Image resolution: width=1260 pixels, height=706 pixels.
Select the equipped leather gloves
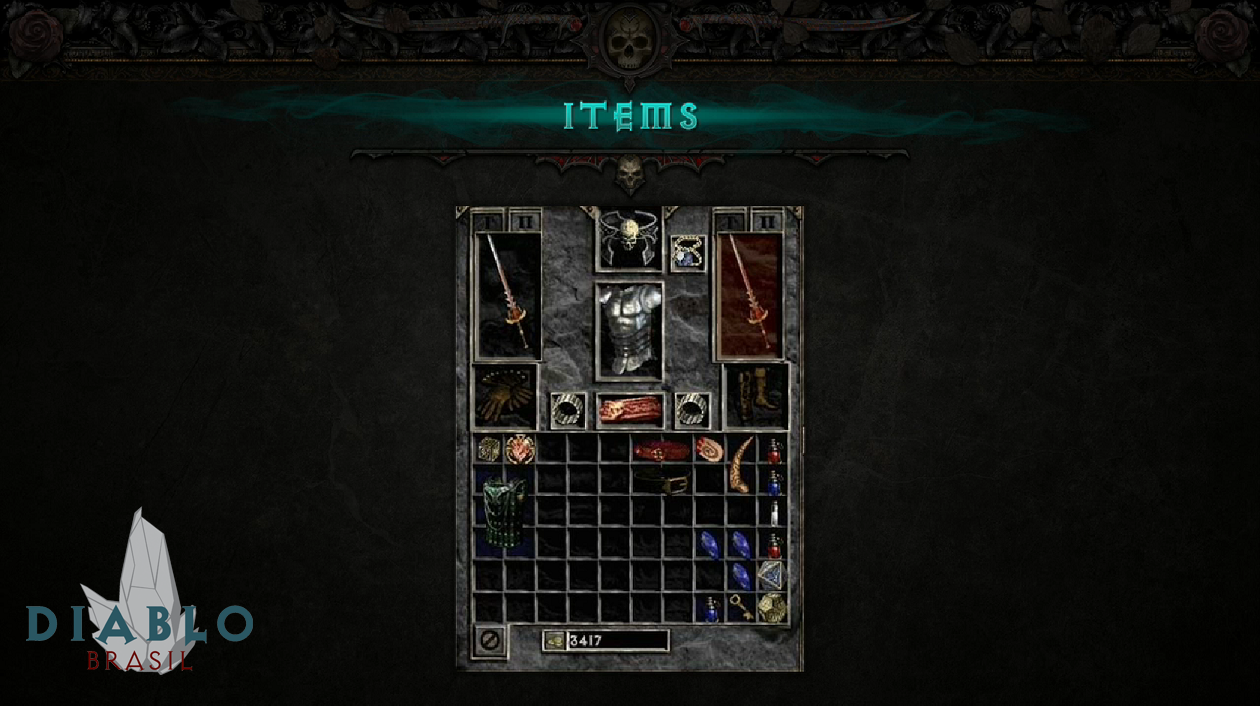point(504,396)
